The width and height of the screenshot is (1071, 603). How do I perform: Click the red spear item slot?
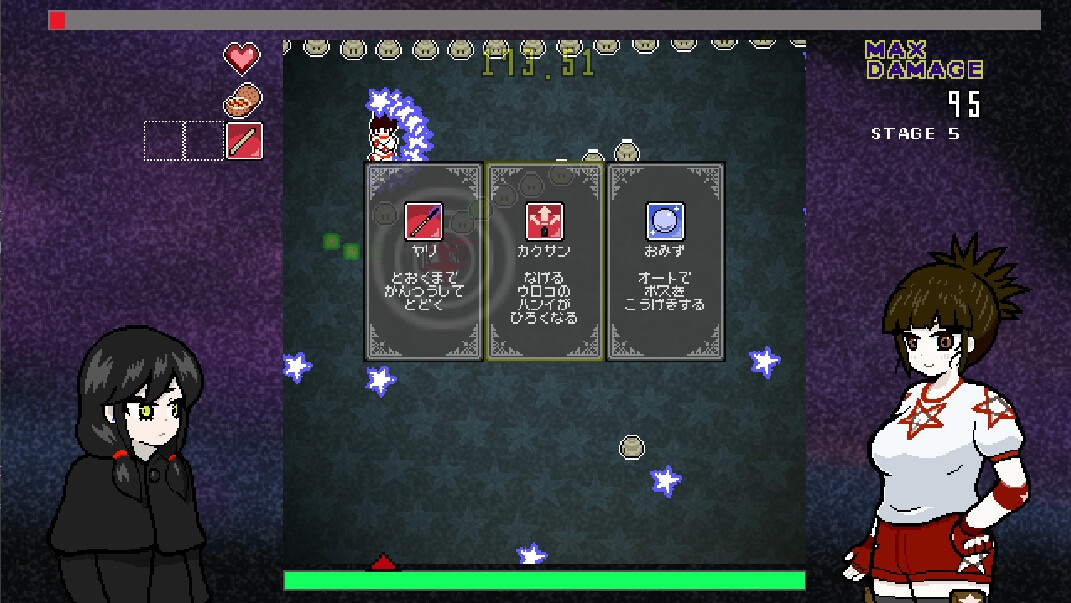[244, 141]
